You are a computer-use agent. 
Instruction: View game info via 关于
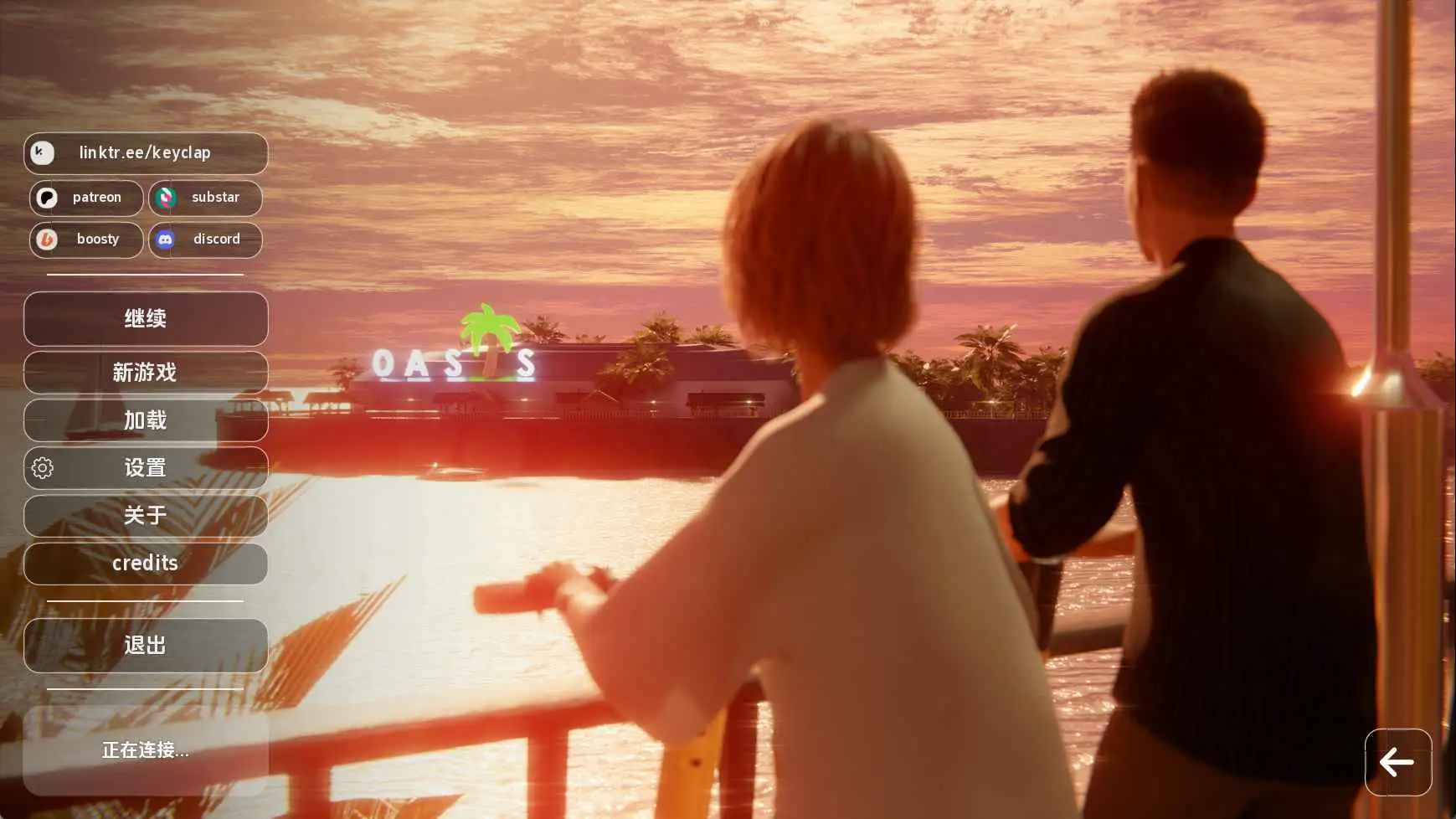click(x=146, y=516)
